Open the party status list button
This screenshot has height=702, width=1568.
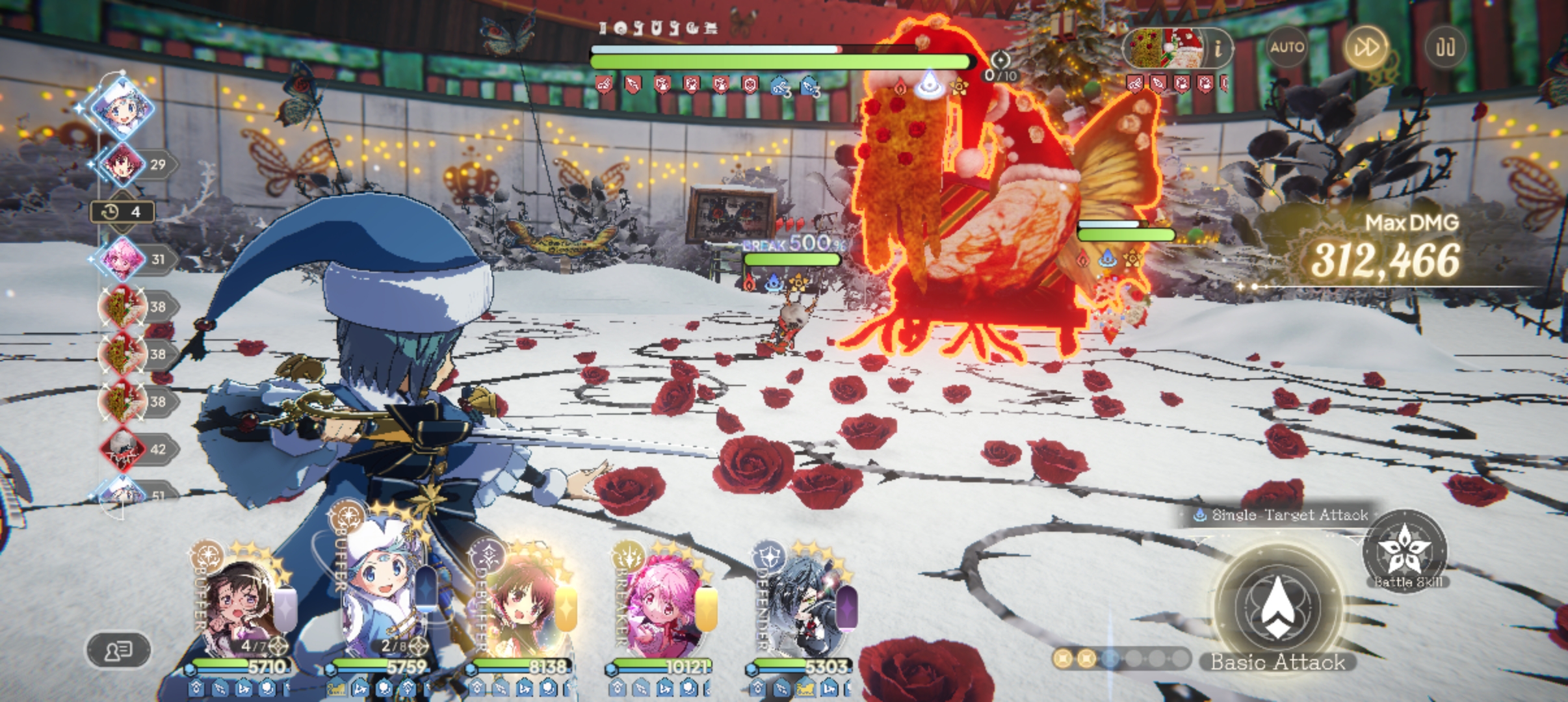coord(118,649)
